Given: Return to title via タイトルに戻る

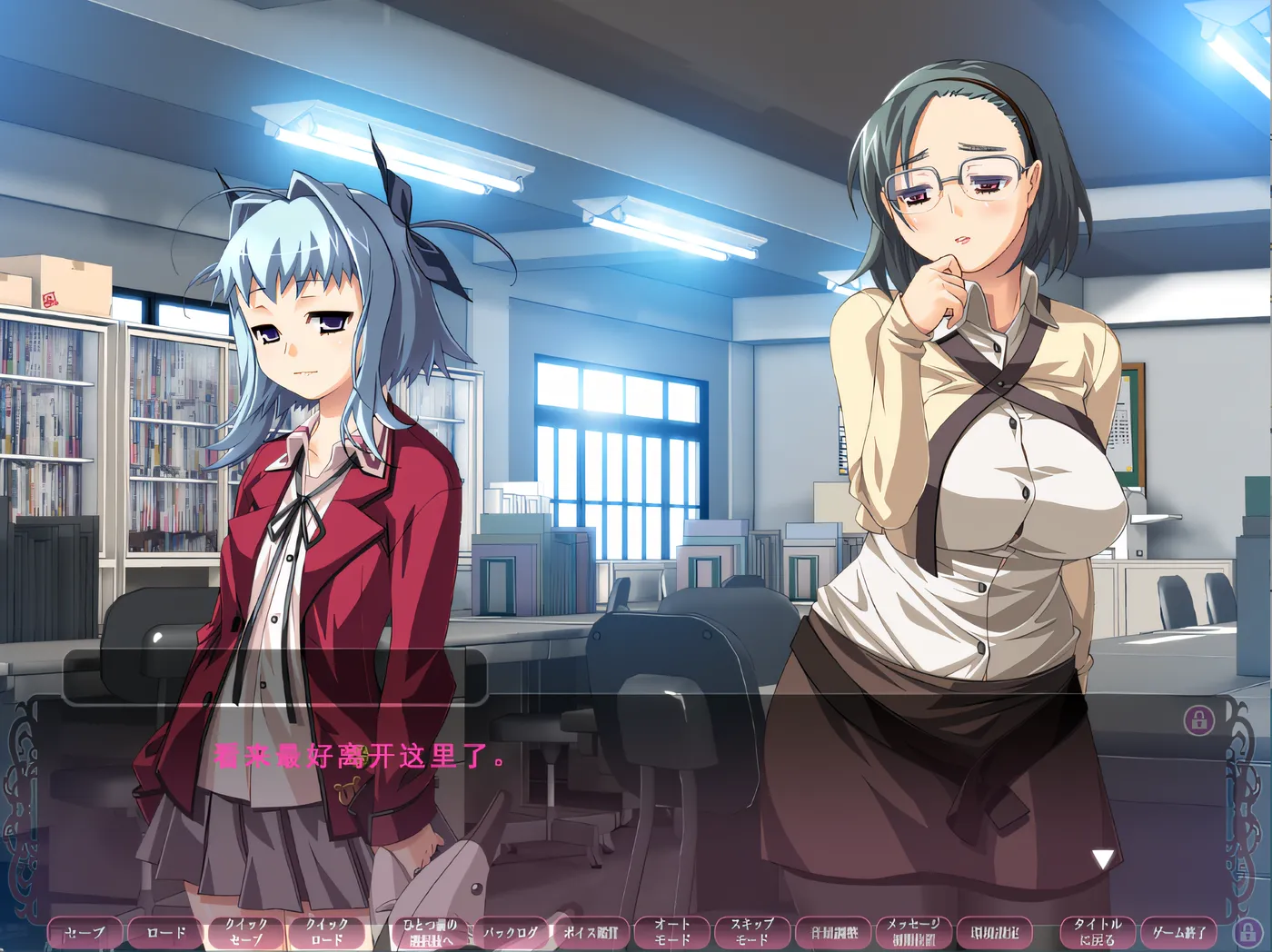Looking at the screenshot, I should tap(1097, 932).
